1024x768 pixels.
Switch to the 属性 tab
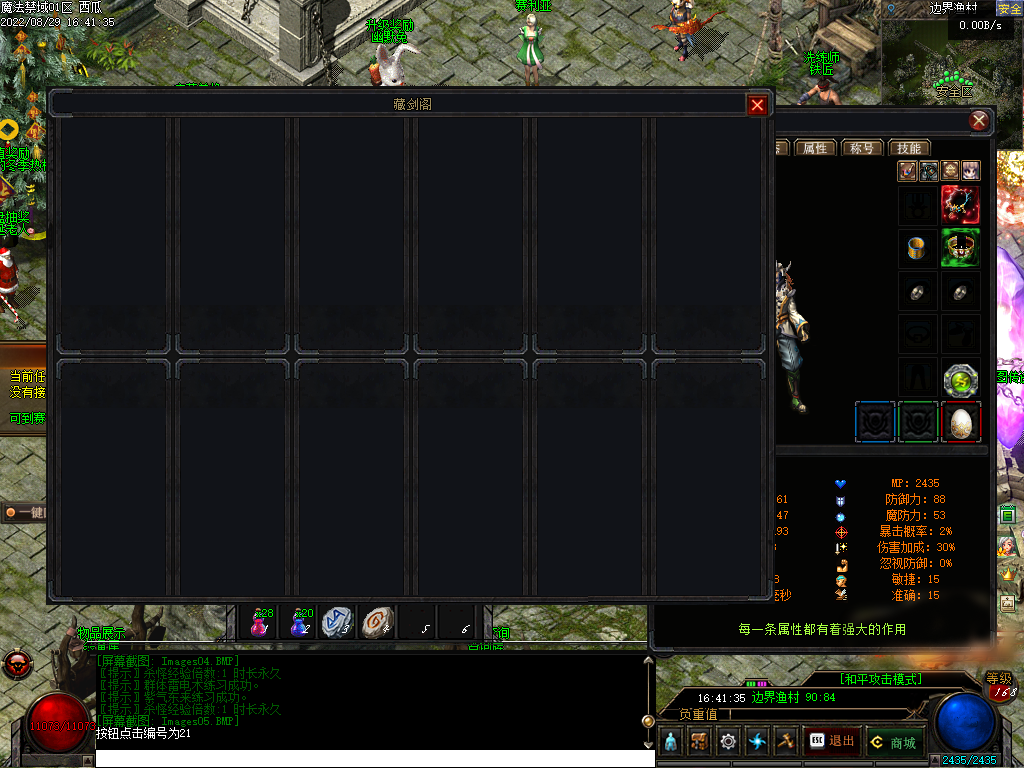click(815, 148)
